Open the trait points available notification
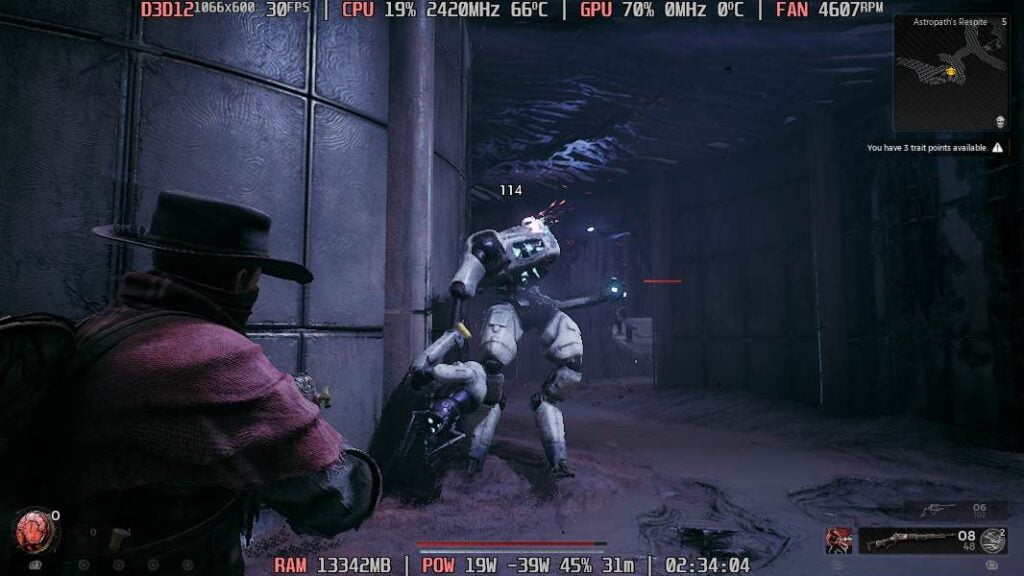1024x576 pixels. coord(935,147)
